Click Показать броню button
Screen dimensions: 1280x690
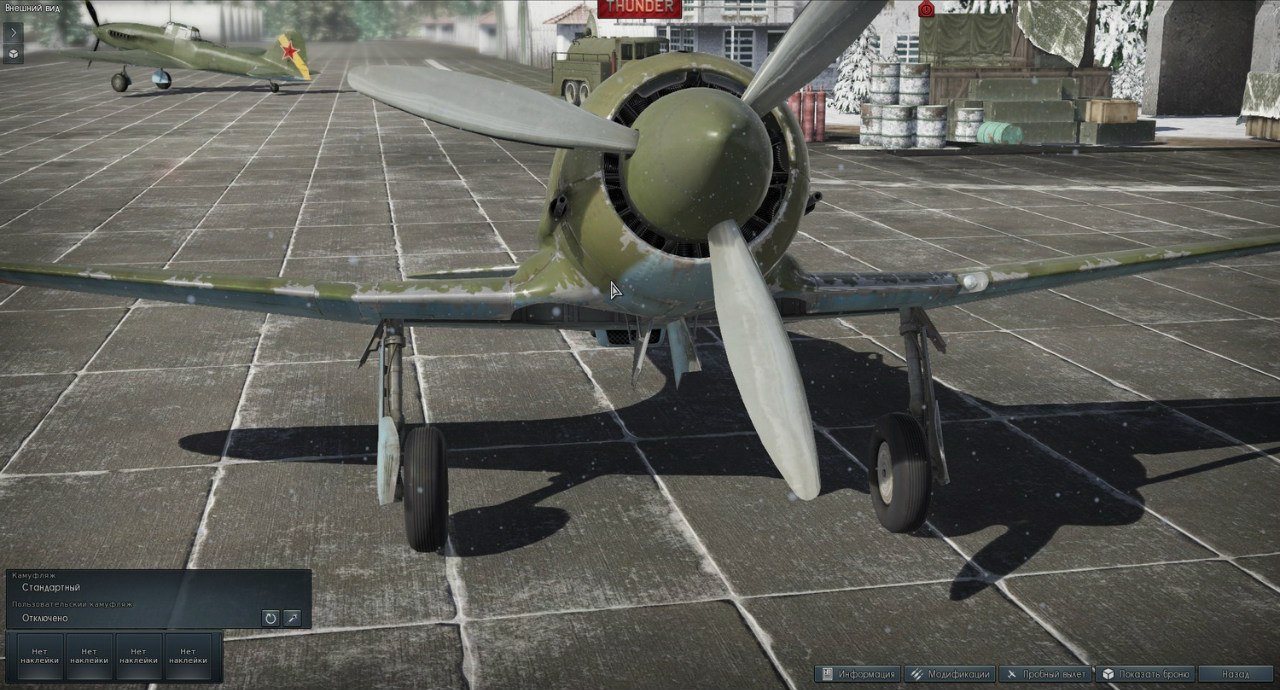pos(1144,674)
